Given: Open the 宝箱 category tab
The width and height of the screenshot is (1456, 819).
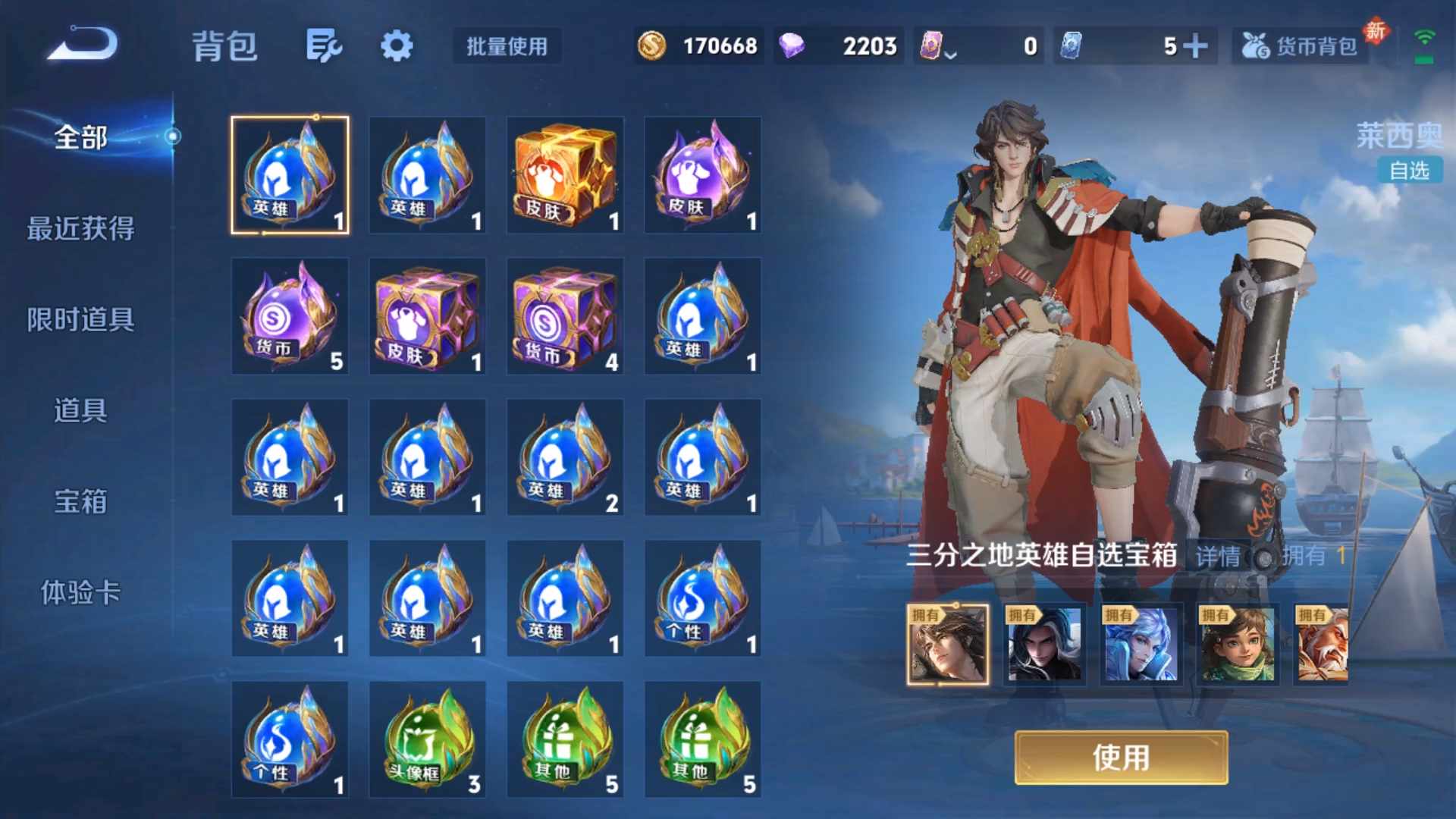Looking at the screenshot, I should (81, 501).
